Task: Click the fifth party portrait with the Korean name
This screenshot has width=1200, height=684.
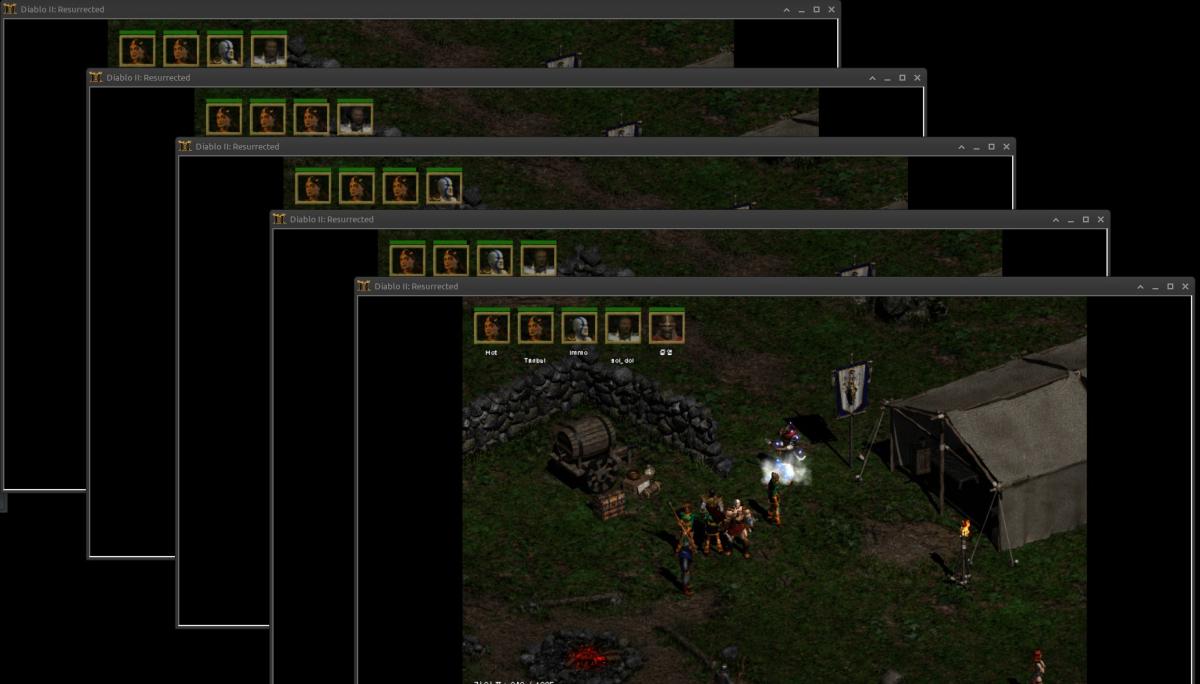Action: pyautogui.click(x=667, y=327)
